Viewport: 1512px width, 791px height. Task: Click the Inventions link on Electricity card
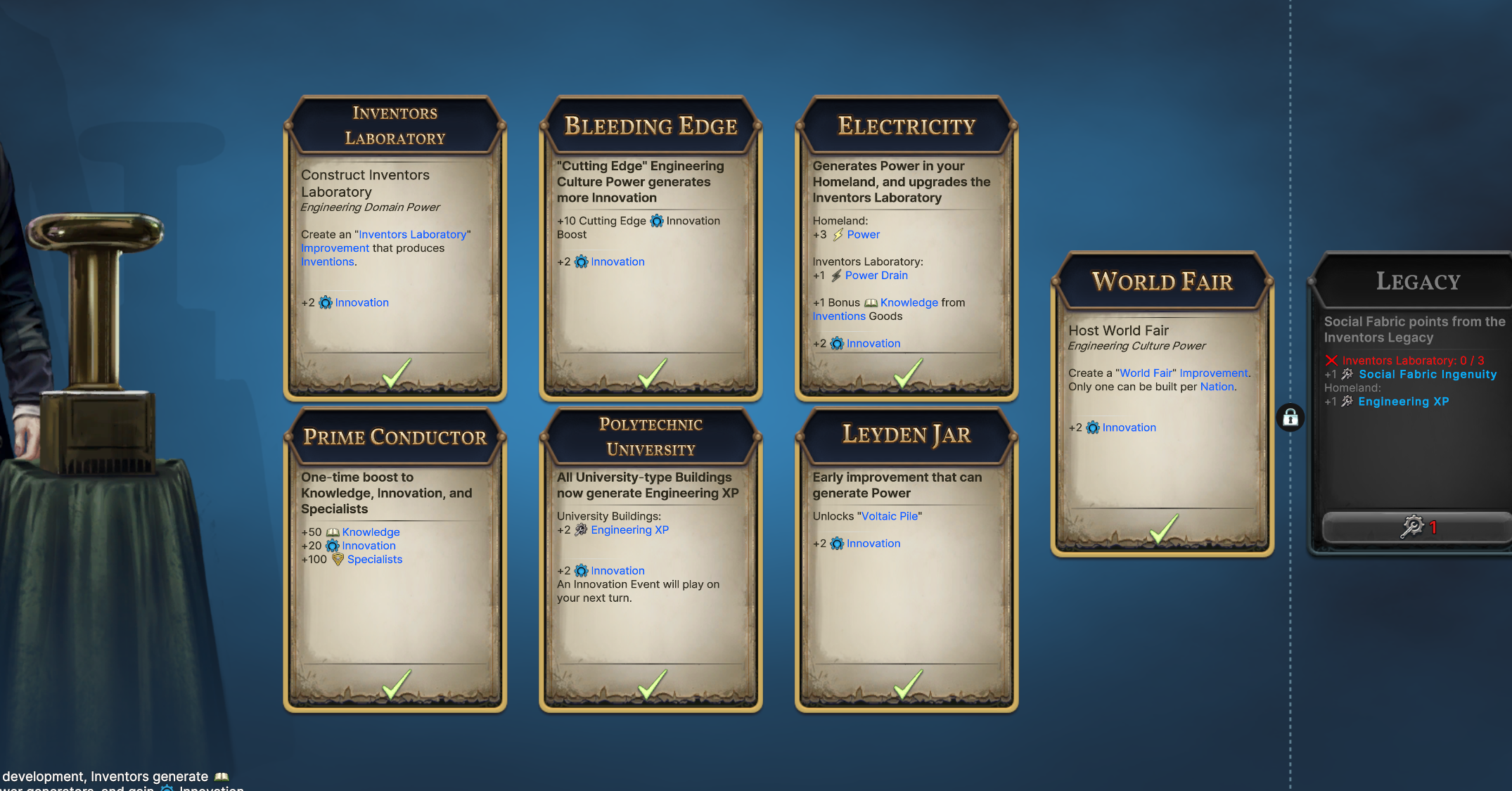[x=839, y=316]
